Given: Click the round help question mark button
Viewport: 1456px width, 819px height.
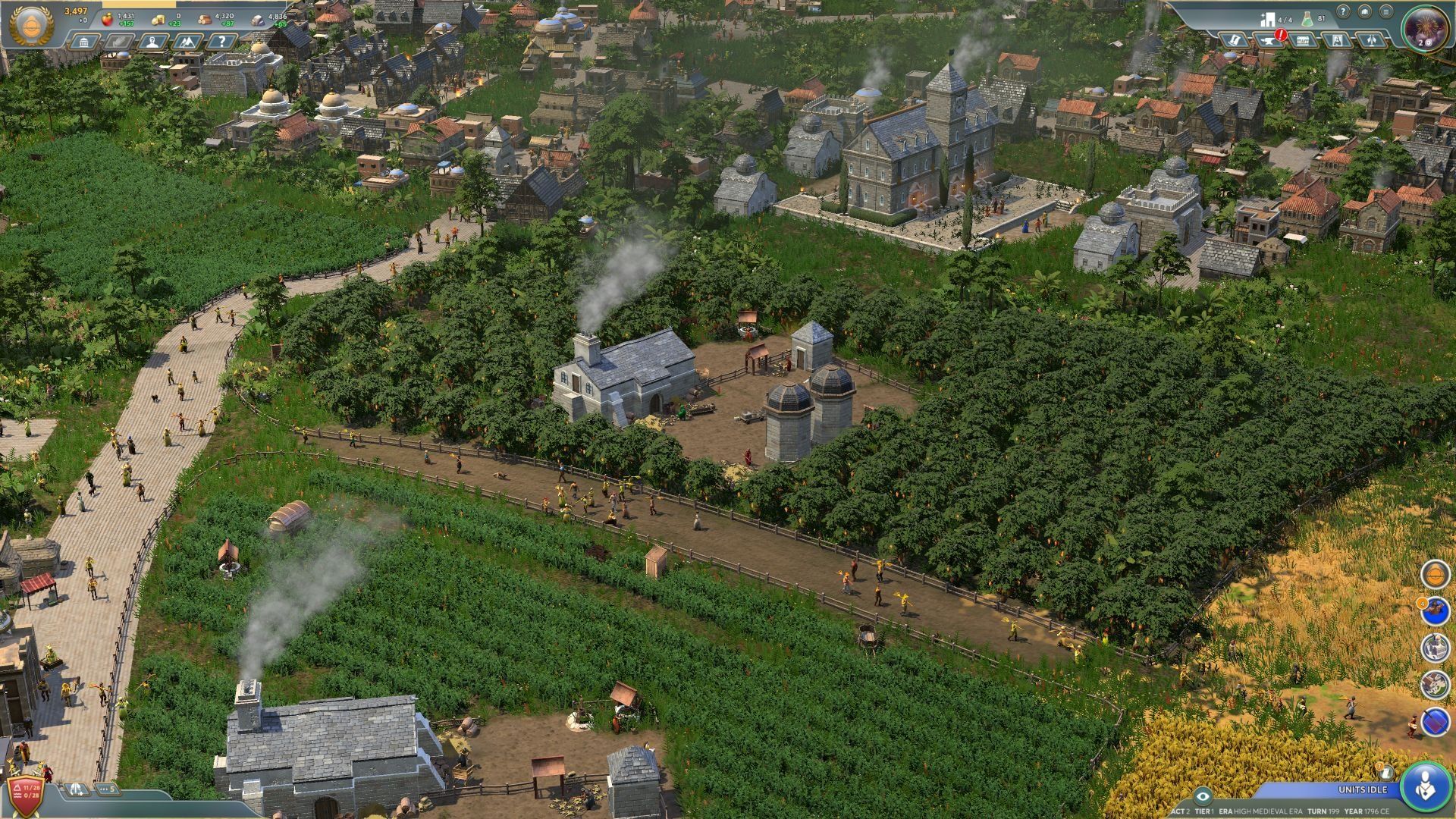Looking at the screenshot, I should click(x=1343, y=12).
